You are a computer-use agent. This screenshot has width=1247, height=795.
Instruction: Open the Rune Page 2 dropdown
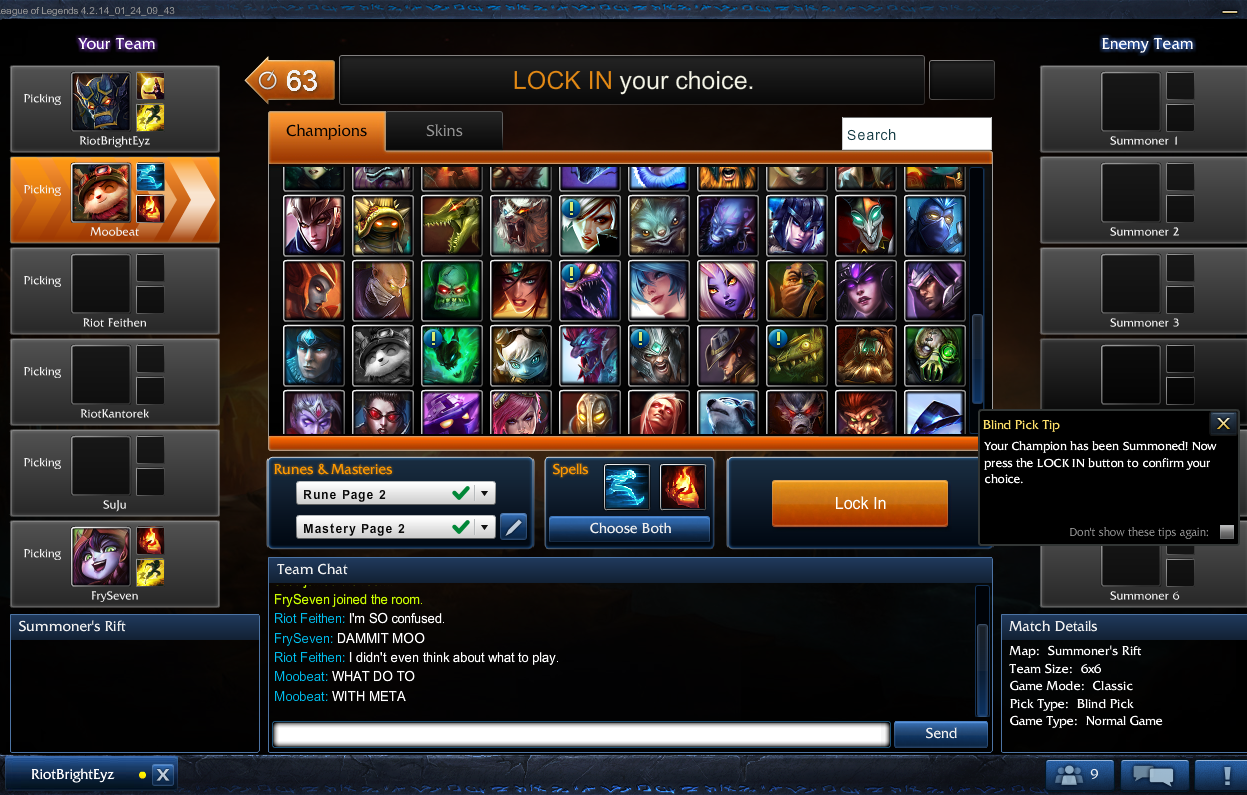coord(485,494)
